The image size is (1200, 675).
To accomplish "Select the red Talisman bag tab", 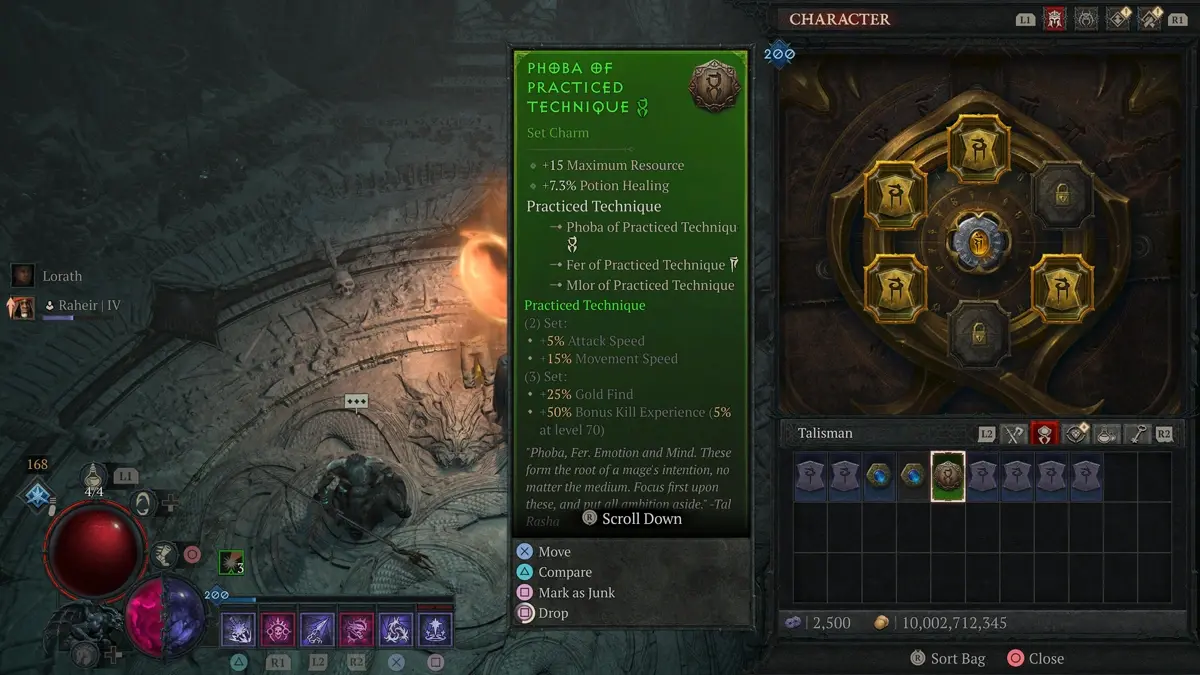I will (x=1045, y=434).
